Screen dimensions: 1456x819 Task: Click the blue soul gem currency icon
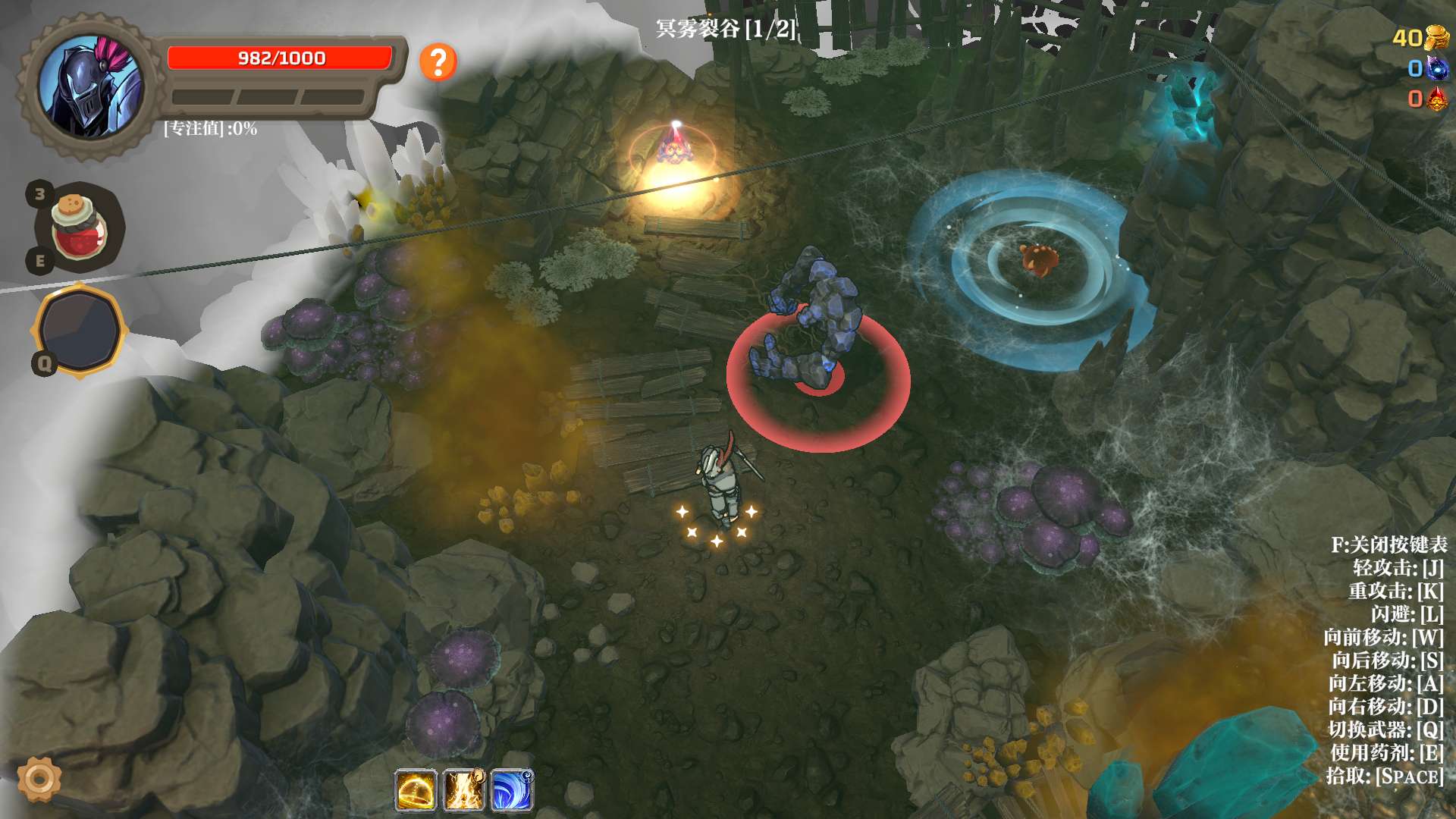(1436, 68)
